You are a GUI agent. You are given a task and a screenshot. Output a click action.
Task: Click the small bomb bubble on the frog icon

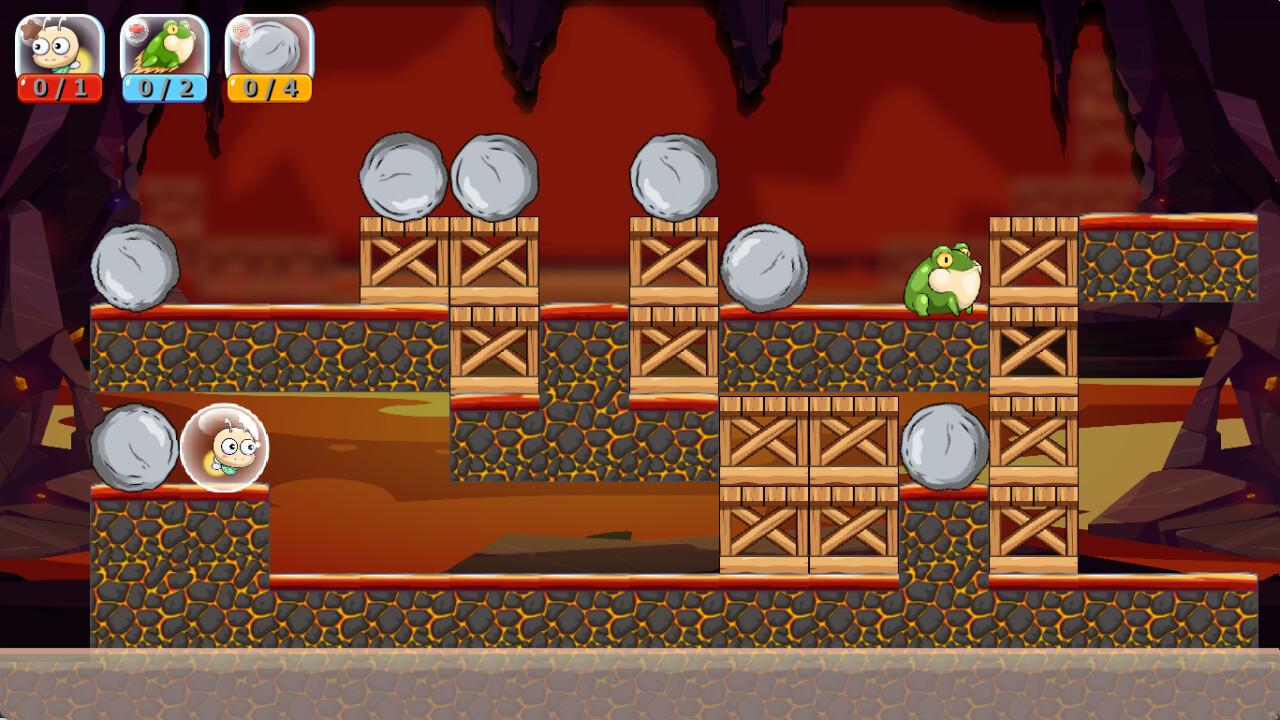134,32
